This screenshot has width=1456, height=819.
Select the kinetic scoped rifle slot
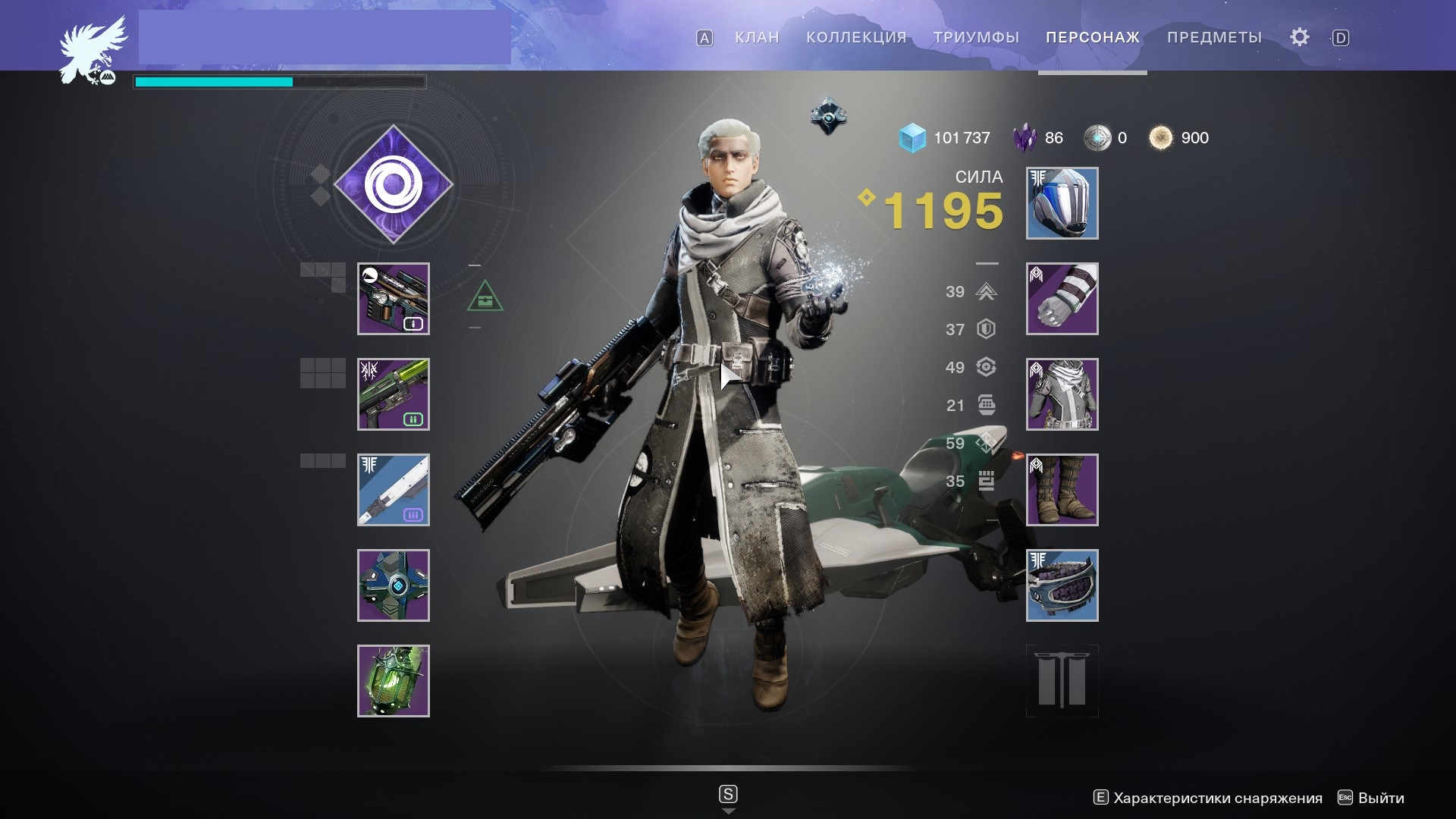click(394, 299)
